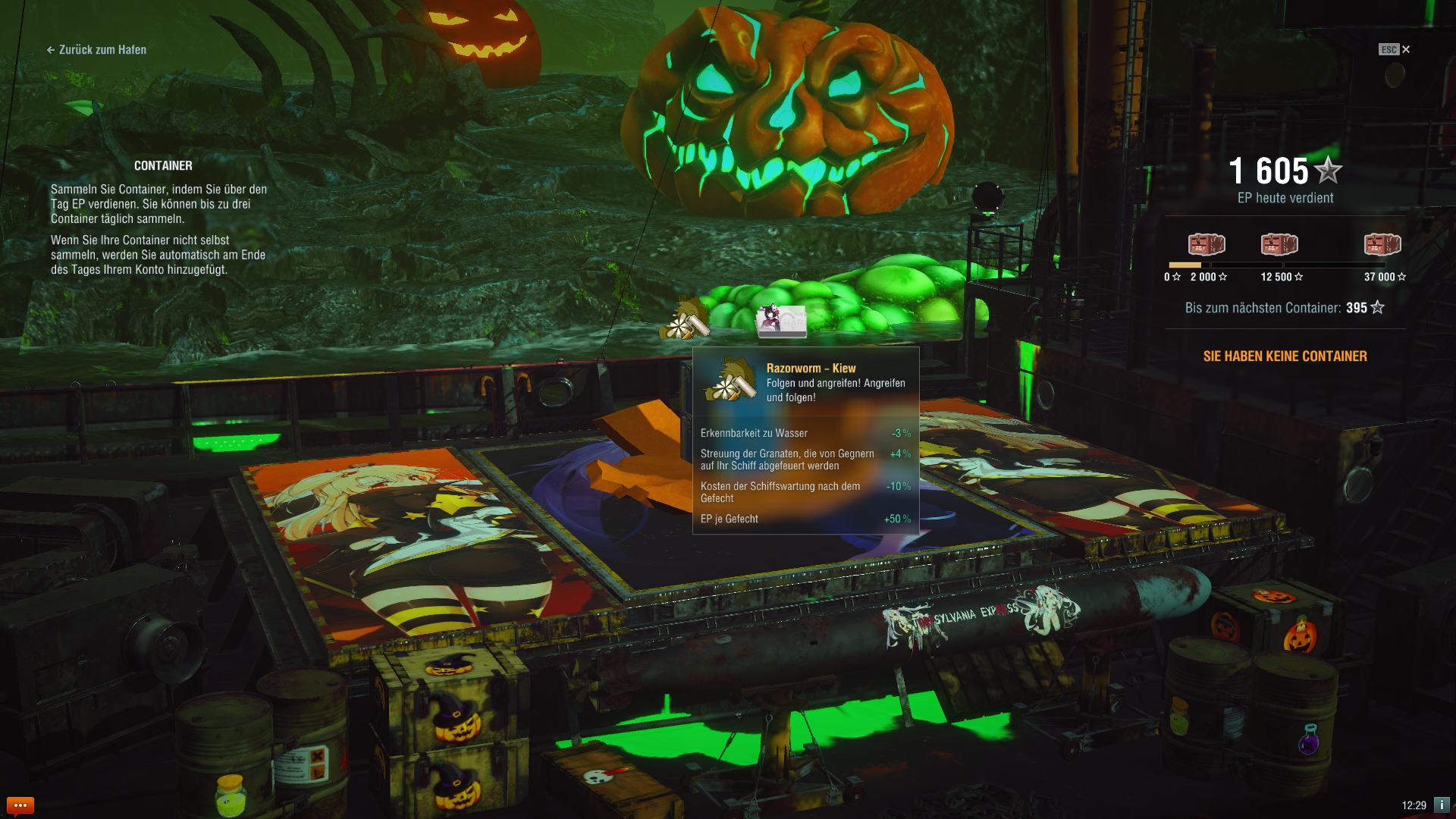Click Sie haben keine Container text
Screen dimensions: 1456x819
tap(1285, 356)
